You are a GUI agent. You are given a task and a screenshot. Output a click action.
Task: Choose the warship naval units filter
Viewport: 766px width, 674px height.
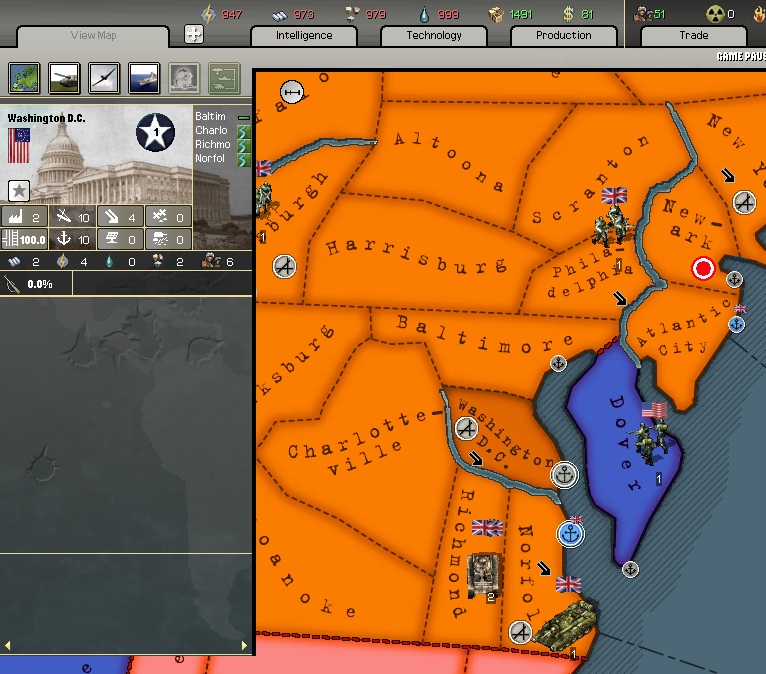click(143, 78)
